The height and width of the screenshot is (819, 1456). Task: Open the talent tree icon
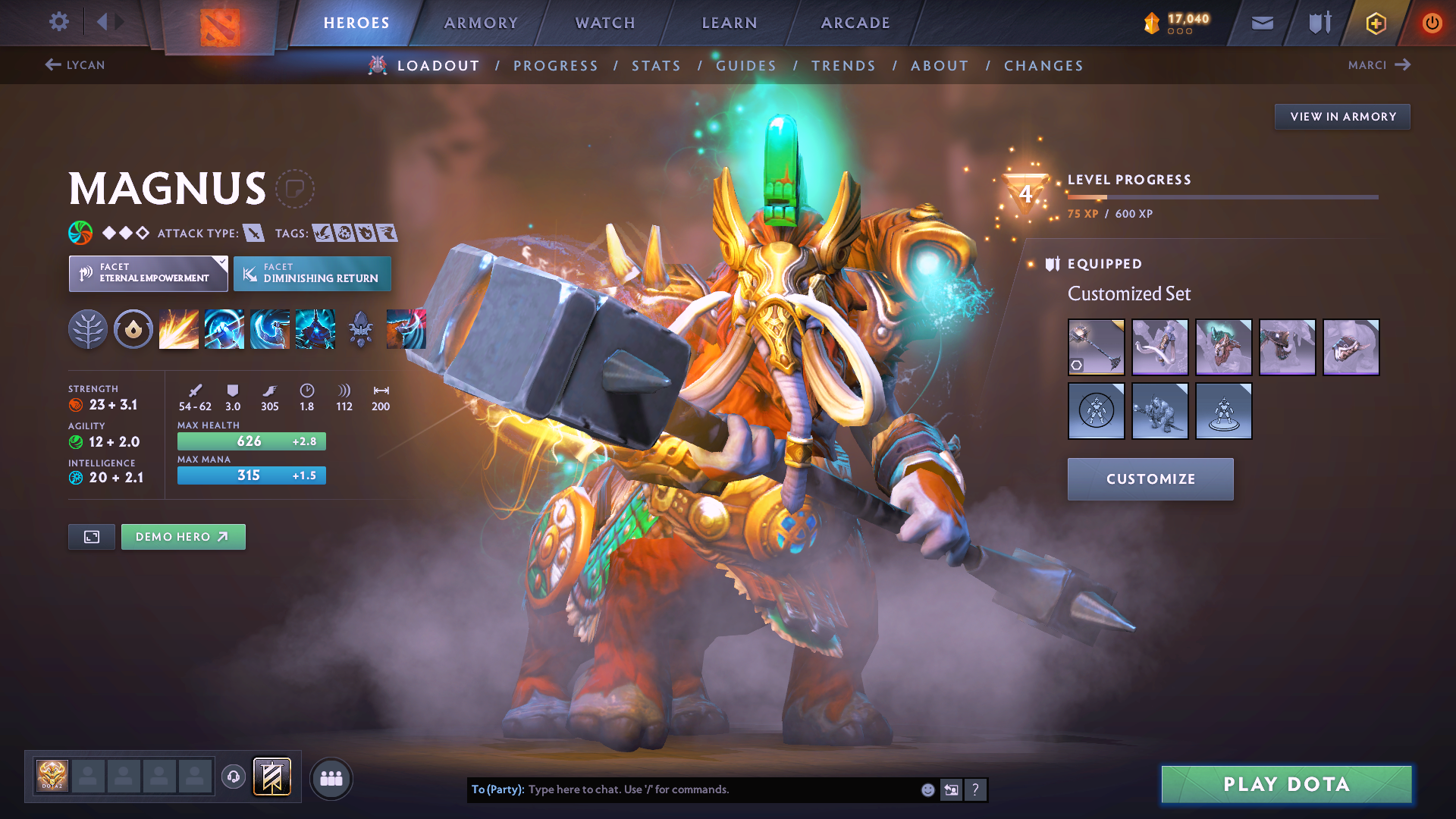pyautogui.click(x=88, y=328)
